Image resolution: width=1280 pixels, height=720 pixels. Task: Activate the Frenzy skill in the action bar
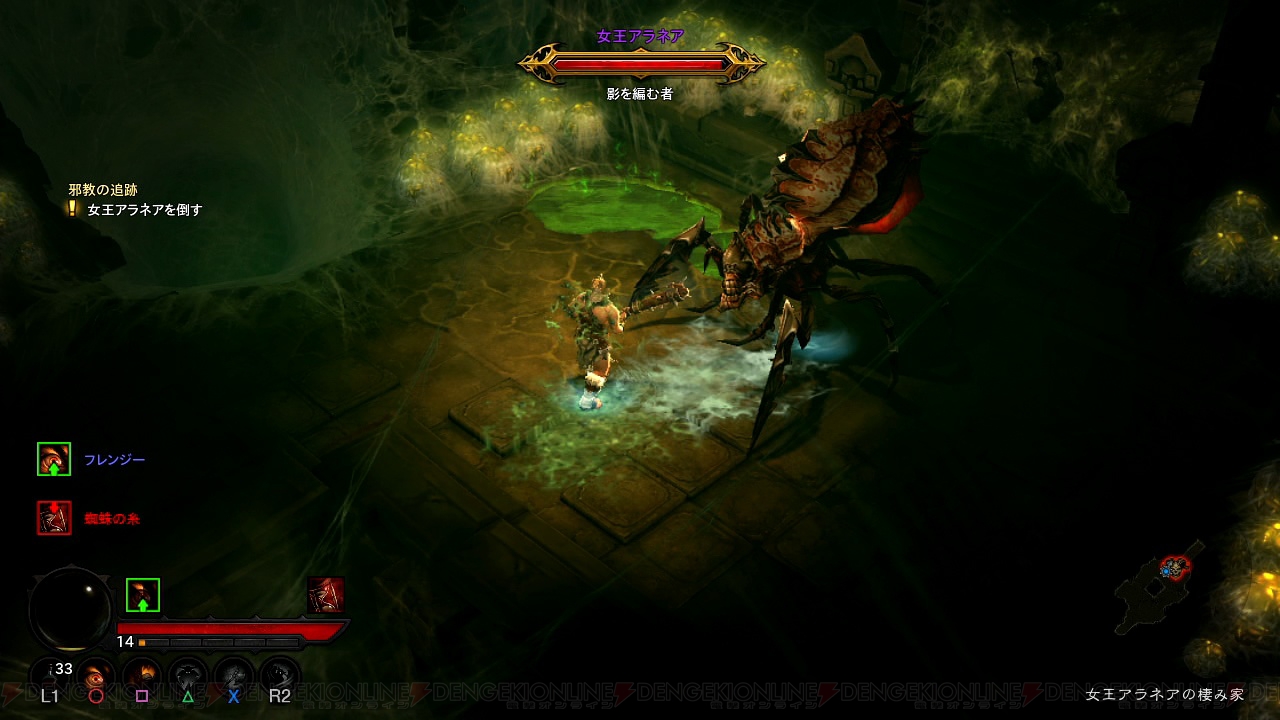coord(97,676)
